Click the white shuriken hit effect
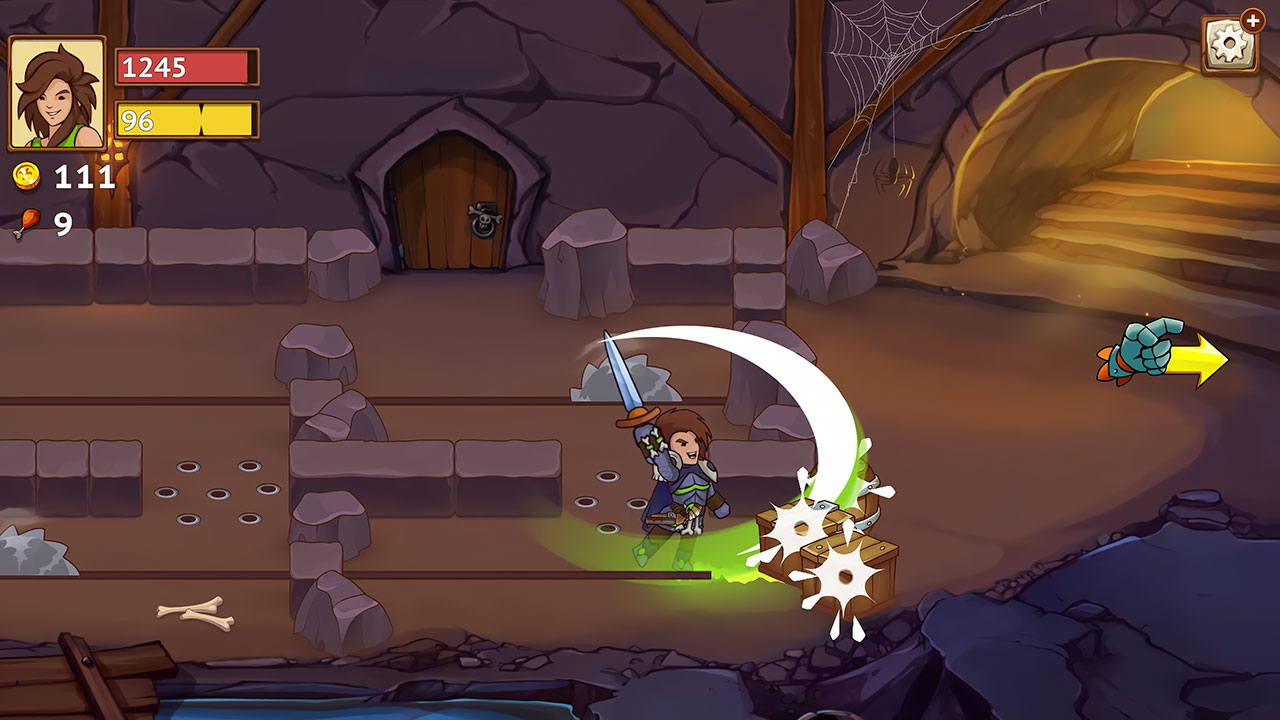Image resolution: width=1280 pixels, height=720 pixels. [800, 525]
